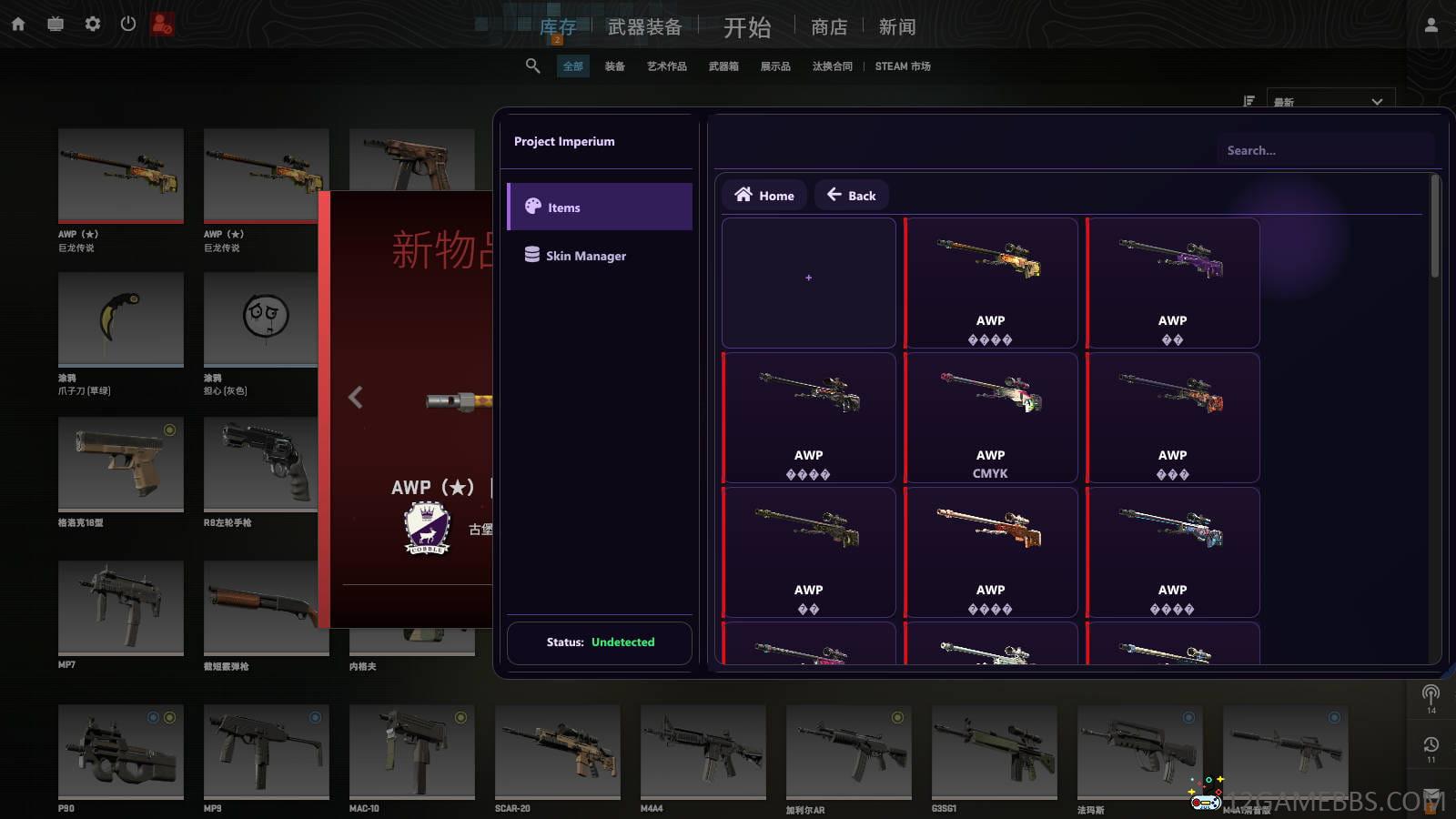The width and height of the screenshot is (1456, 819).
Task: Focus the Search field
Action: point(1324,151)
